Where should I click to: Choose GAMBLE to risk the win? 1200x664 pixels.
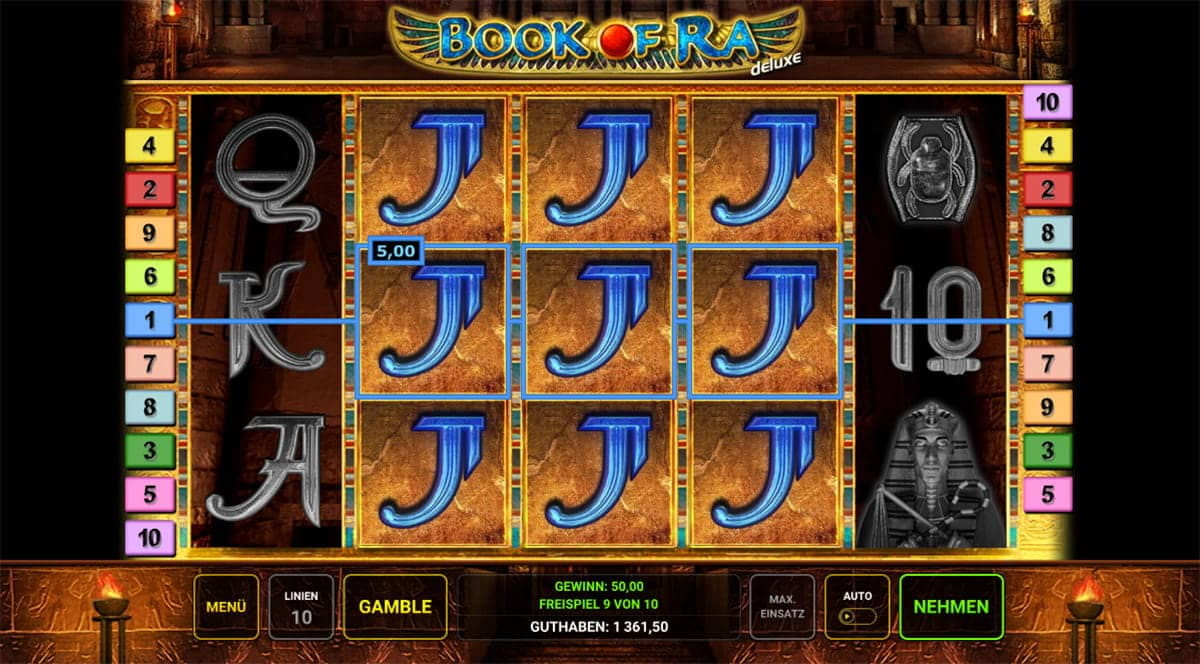(x=395, y=607)
